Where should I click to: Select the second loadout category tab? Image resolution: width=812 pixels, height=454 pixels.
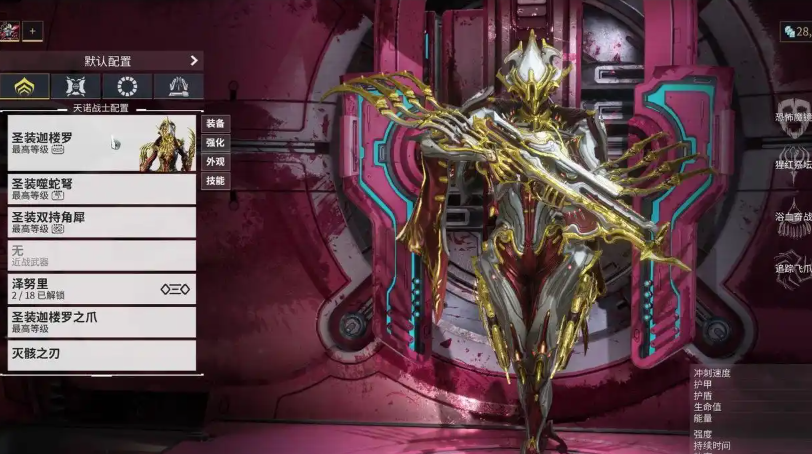pyautogui.click(x=76, y=86)
